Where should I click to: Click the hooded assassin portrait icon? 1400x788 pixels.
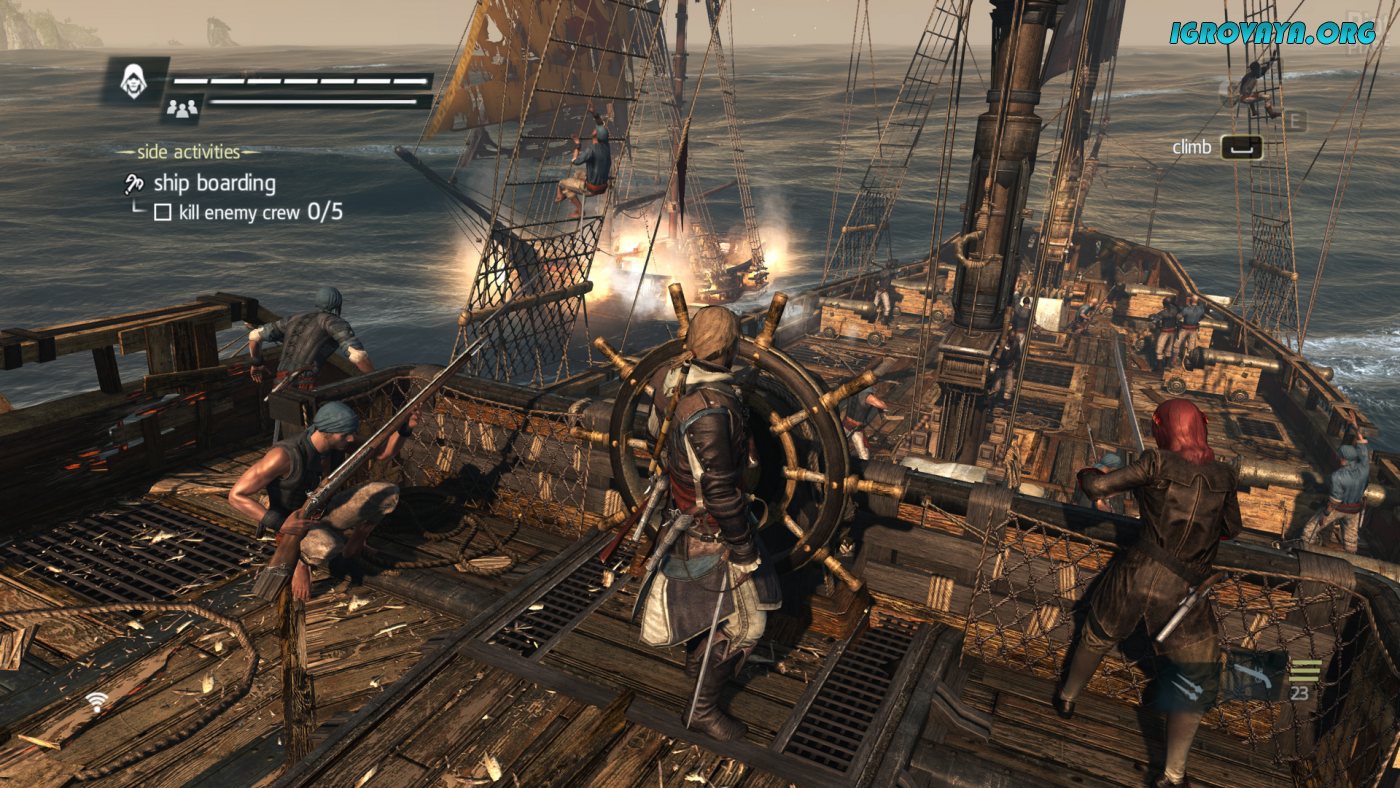tap(134, 80)
